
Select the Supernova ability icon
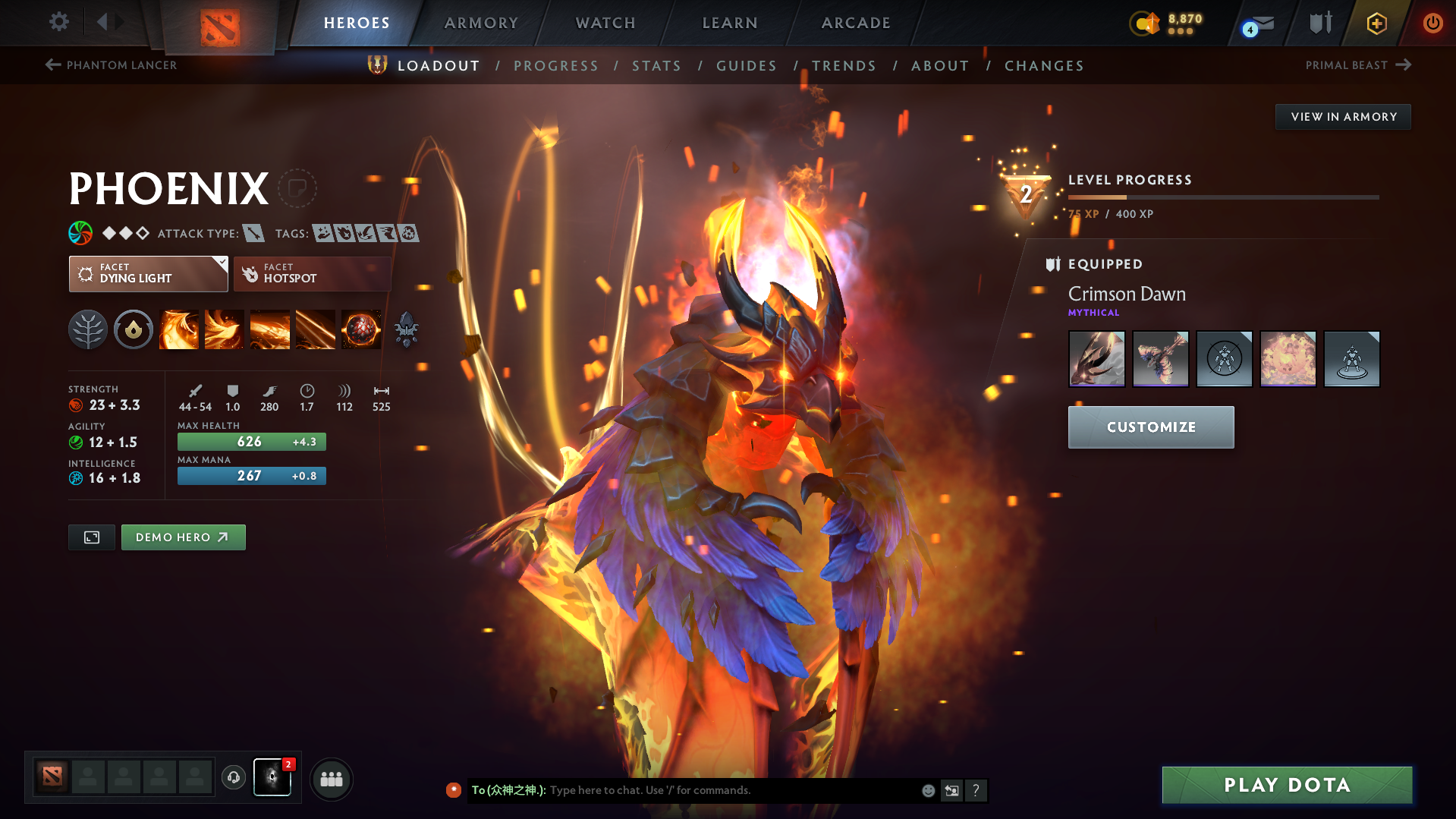tap(361, 330)
